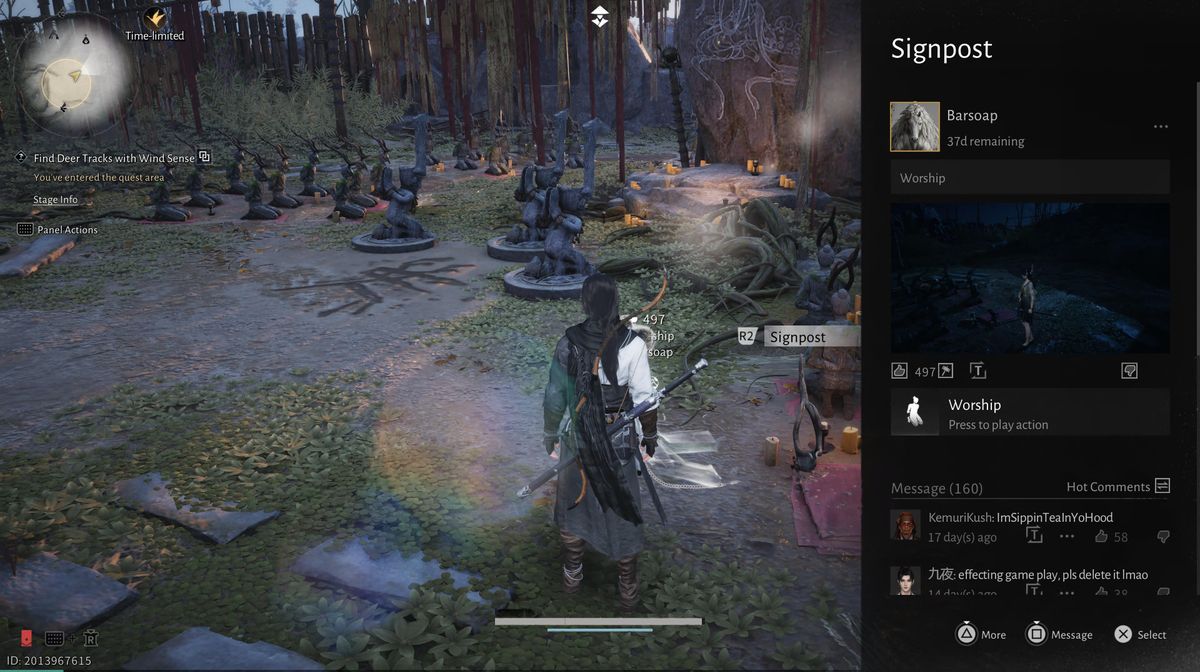This screenshot has height=672, width=1200.
Task: Translate KemuriKush's comment
Action: 1034,537
